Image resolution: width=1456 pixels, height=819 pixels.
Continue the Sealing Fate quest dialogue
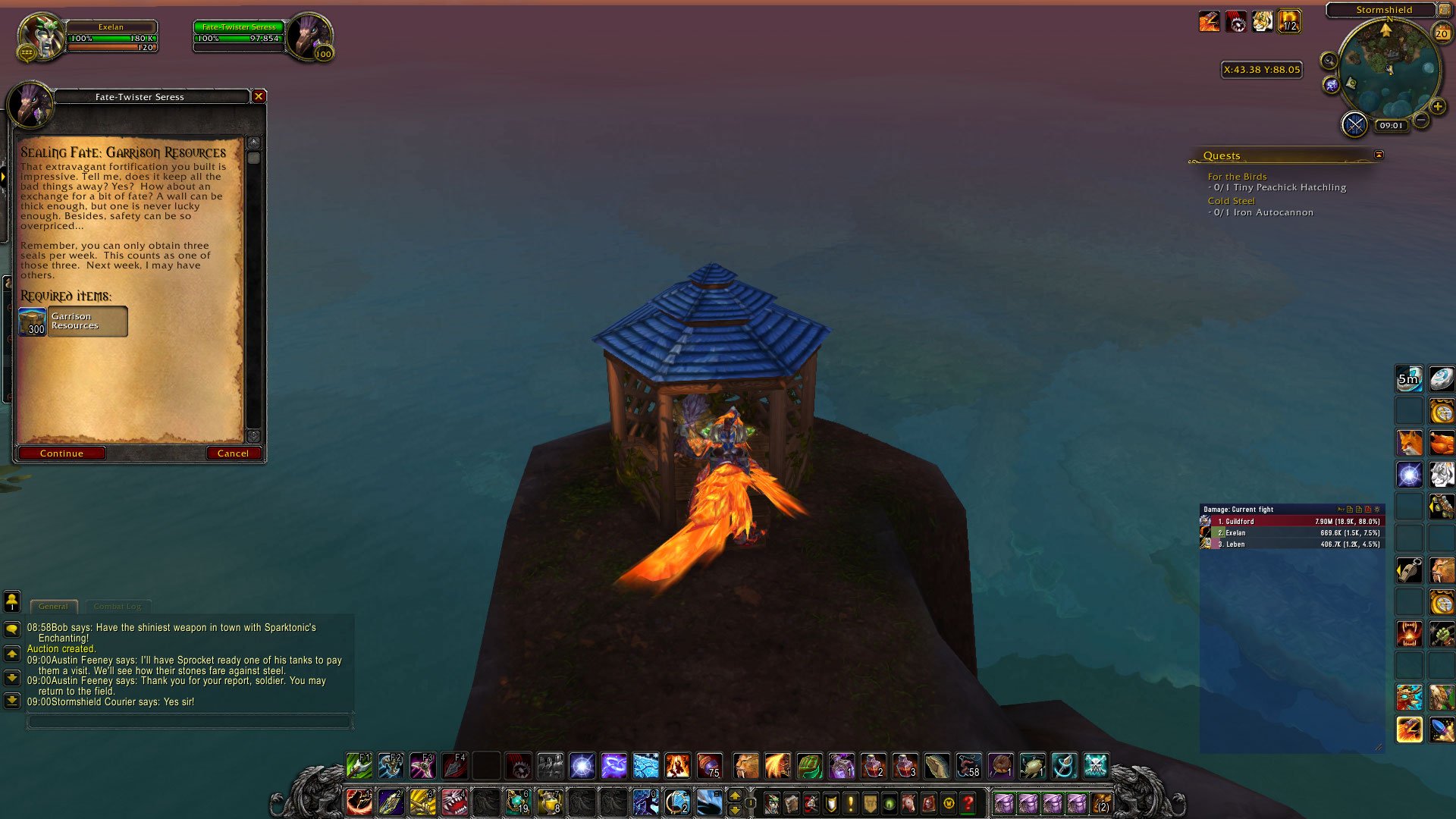point(61,453)
